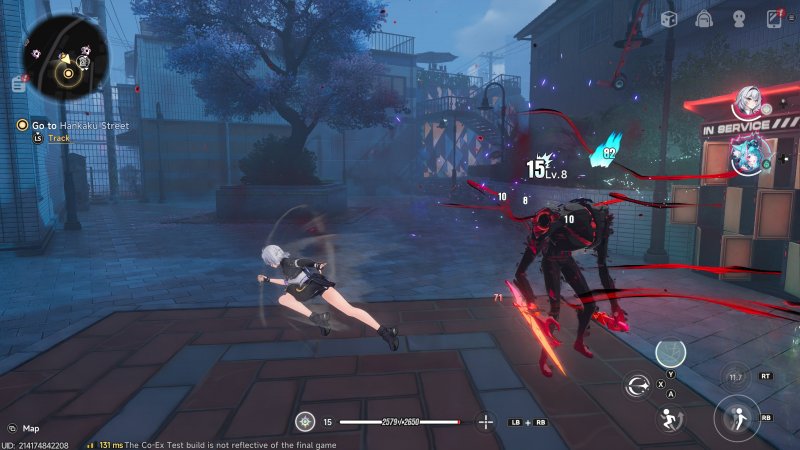This screenshot has height=450, width=800.
Task: Open the backpack inventory
Action: coord(704,18)
